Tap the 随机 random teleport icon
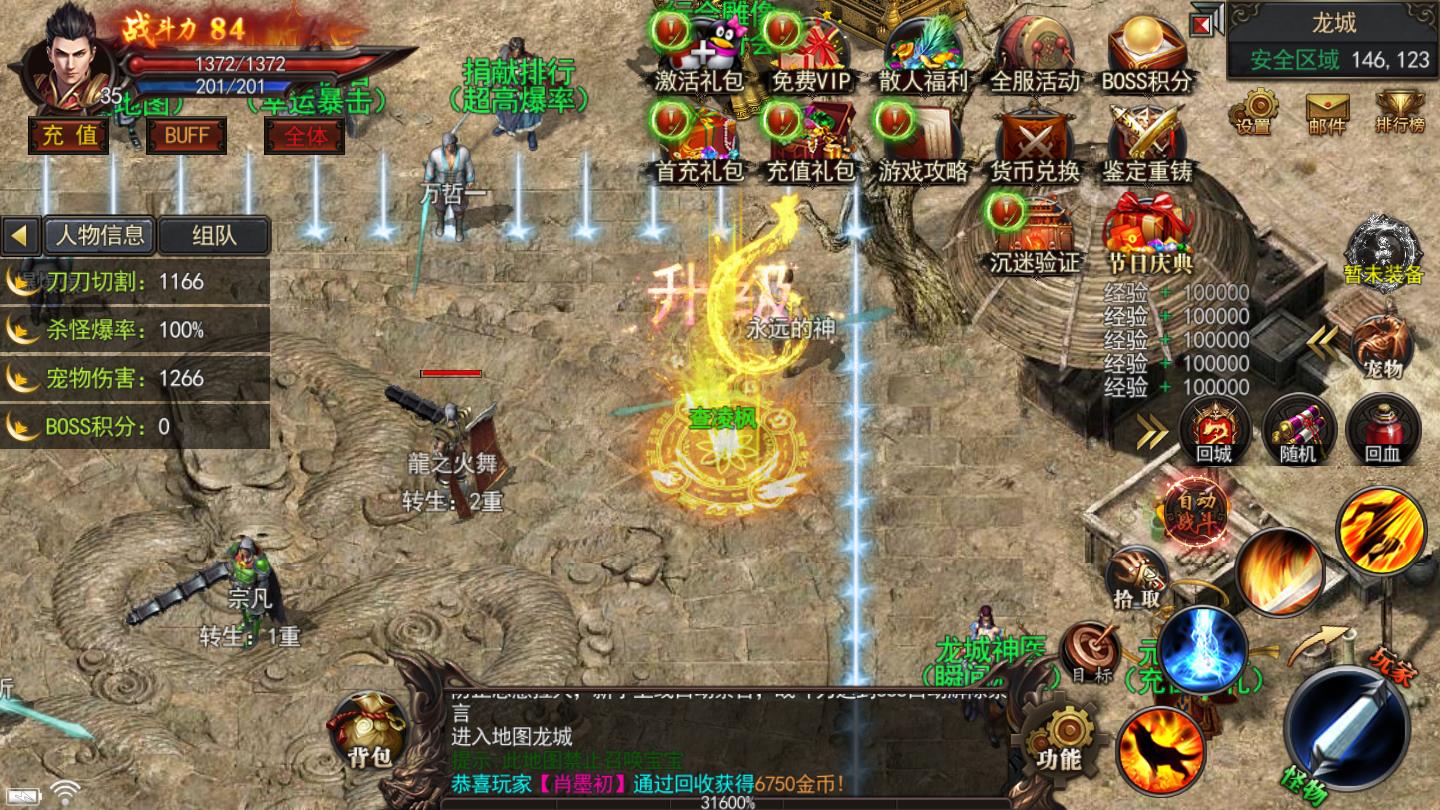The height and width of the screenshot is (810, 1440). [x=1300, y=430]
